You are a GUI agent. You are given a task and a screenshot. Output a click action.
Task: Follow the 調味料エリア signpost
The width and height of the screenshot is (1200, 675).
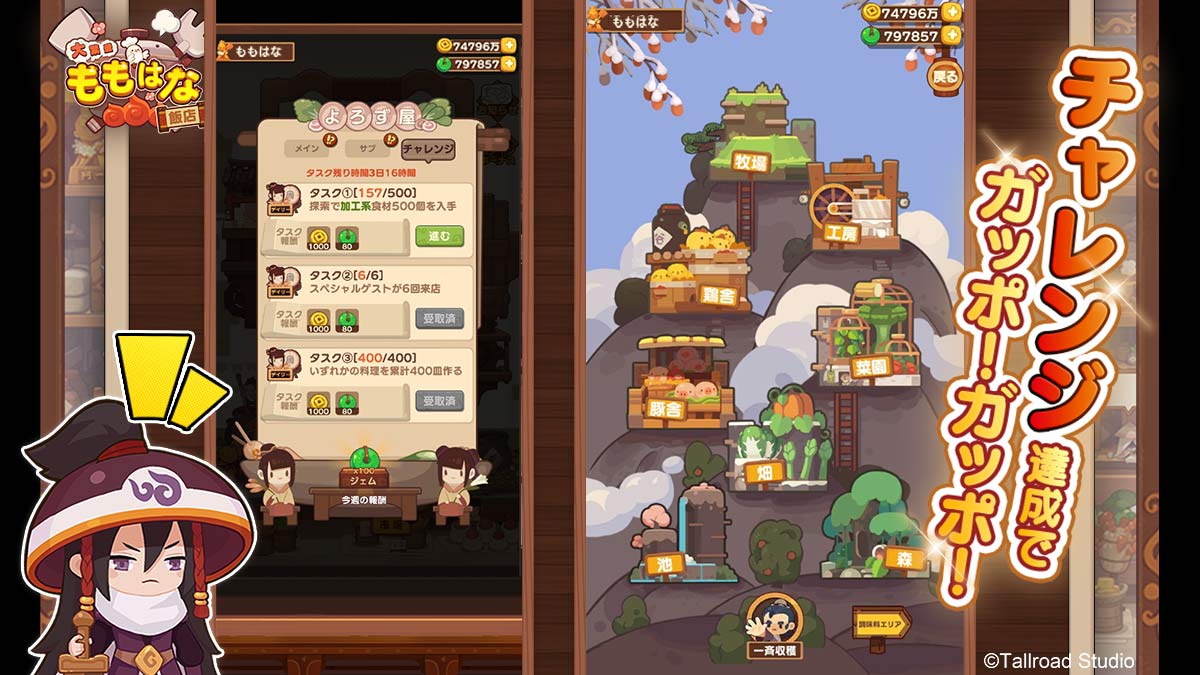pos(880,623)
